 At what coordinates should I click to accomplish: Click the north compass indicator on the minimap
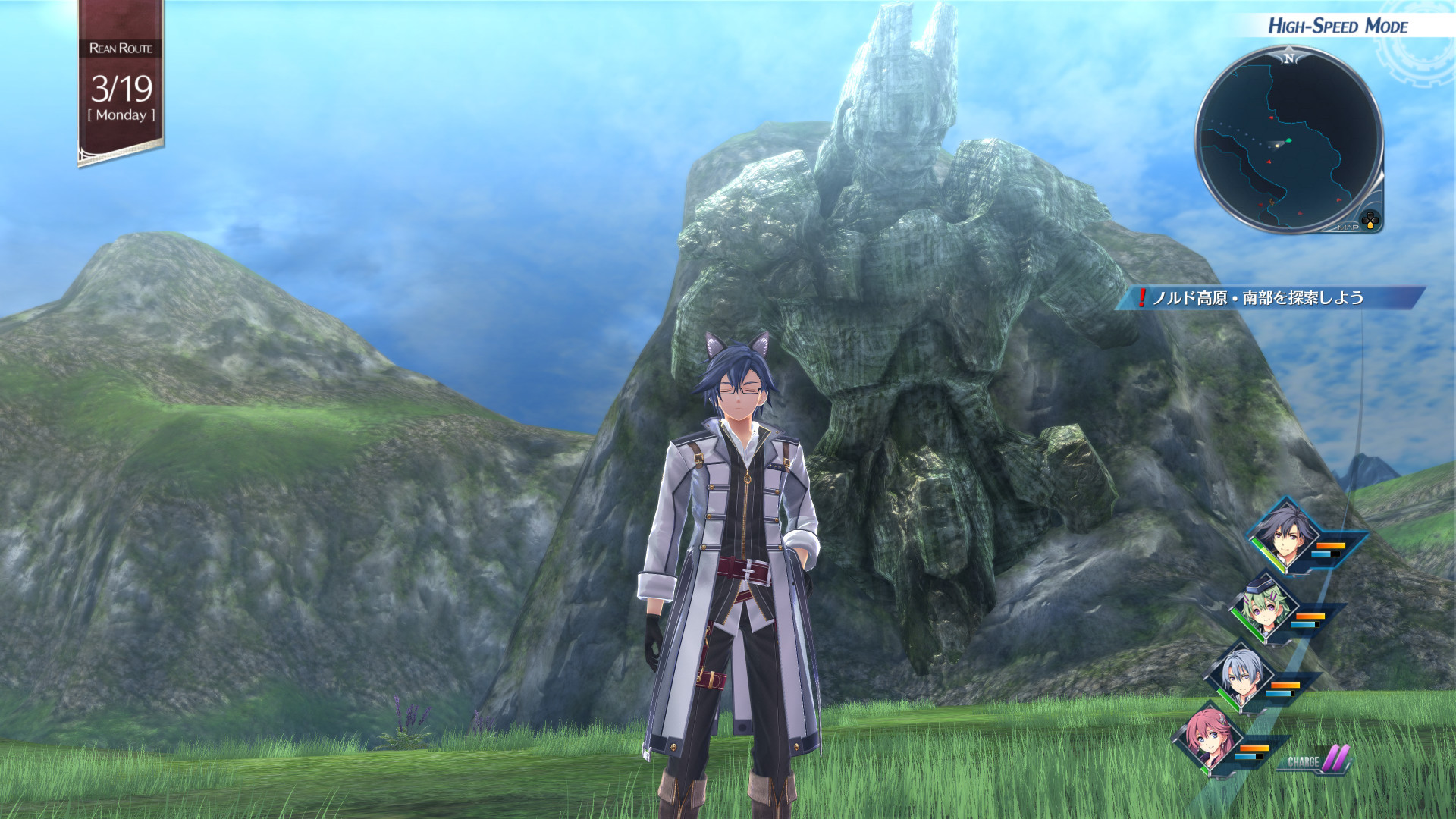[x=1289, y=58]
